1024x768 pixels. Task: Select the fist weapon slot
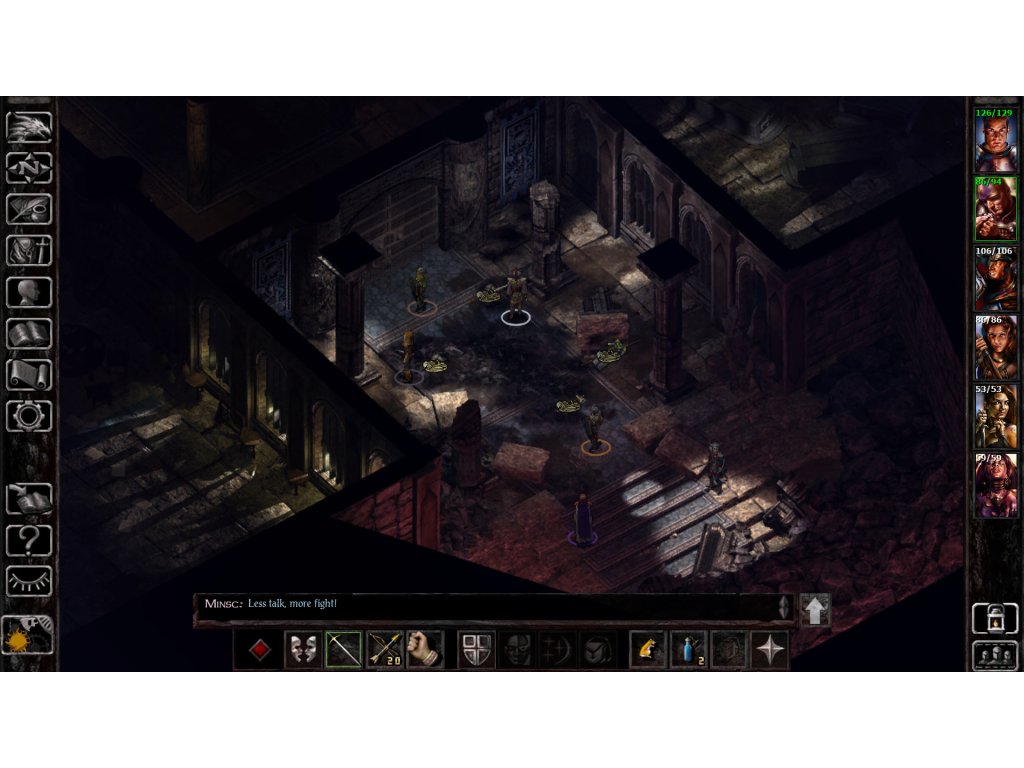point(425,650)
